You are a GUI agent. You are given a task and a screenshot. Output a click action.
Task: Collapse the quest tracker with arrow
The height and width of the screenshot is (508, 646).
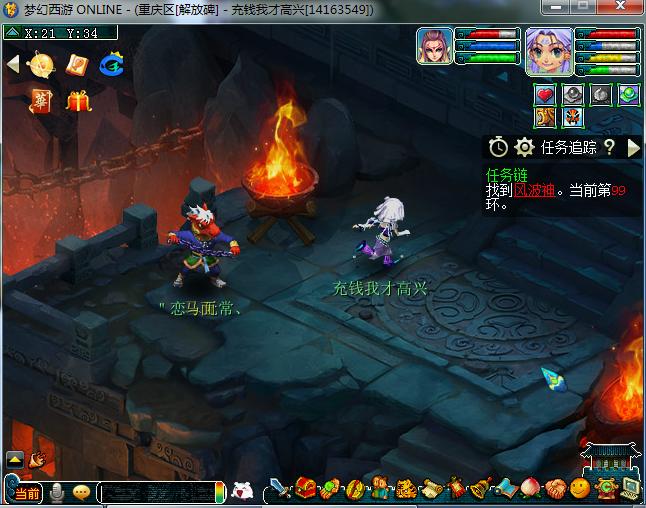coord(633,148)
